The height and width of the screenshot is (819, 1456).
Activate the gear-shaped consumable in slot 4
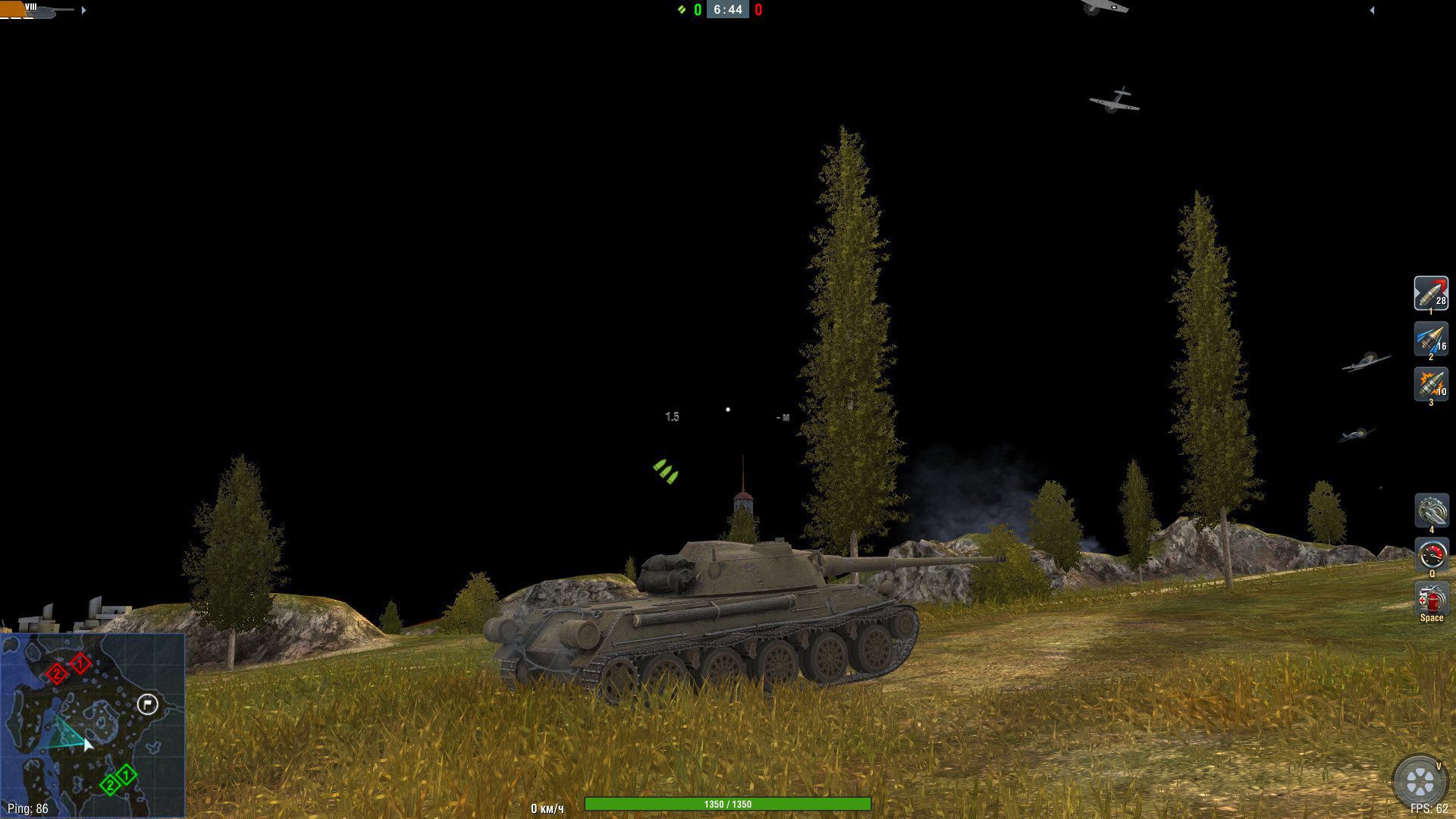click(1431, 510)
